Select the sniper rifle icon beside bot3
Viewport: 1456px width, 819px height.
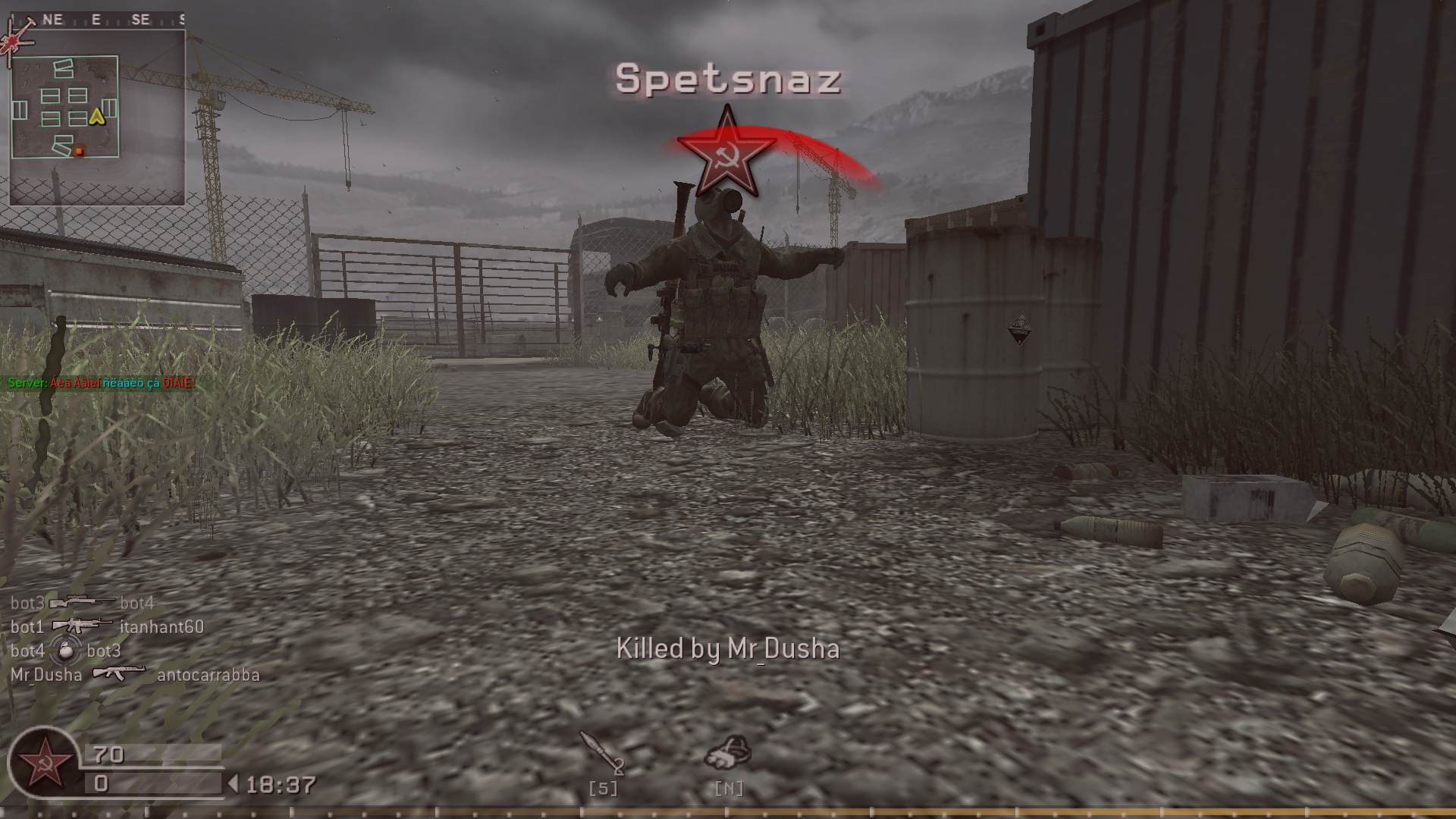click(77, 603)
